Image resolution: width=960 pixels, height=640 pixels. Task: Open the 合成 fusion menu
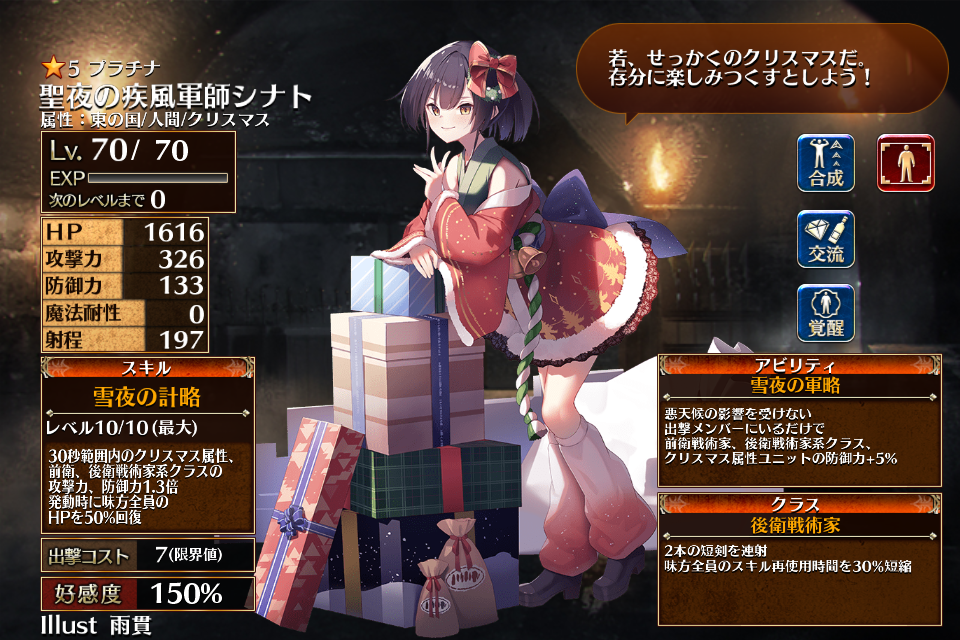pyautogui.click(x=826, y=163)
